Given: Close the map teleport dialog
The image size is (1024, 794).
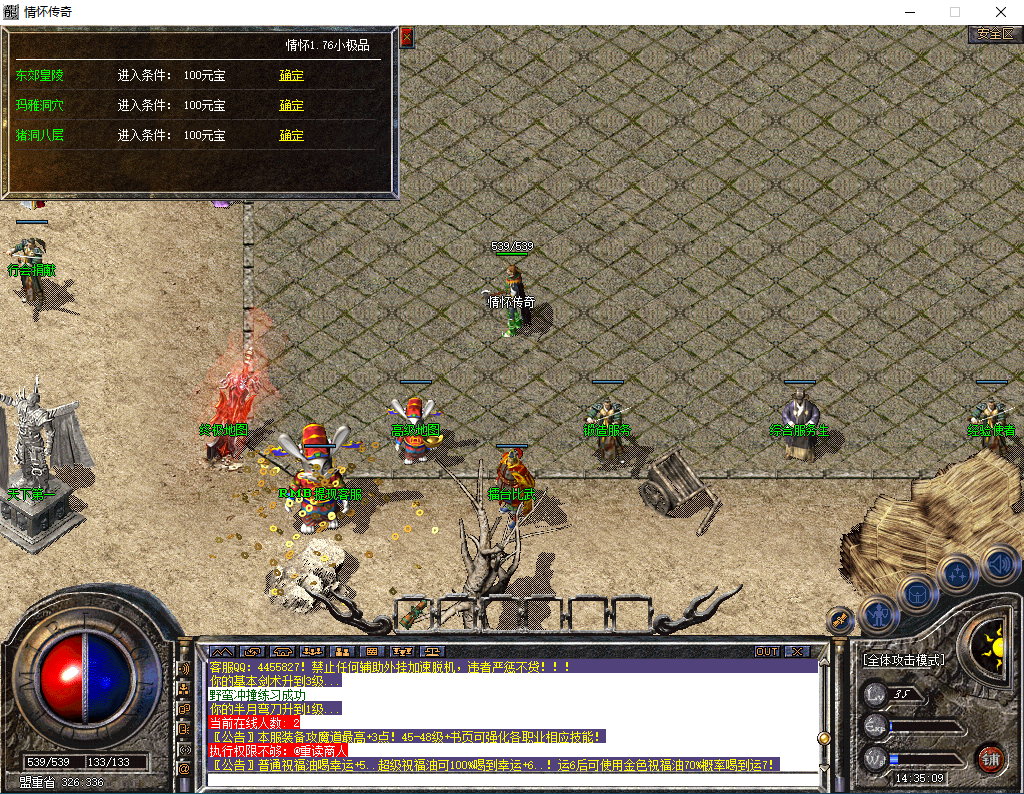Looking at the screenshot, I should tap(406, 38).
